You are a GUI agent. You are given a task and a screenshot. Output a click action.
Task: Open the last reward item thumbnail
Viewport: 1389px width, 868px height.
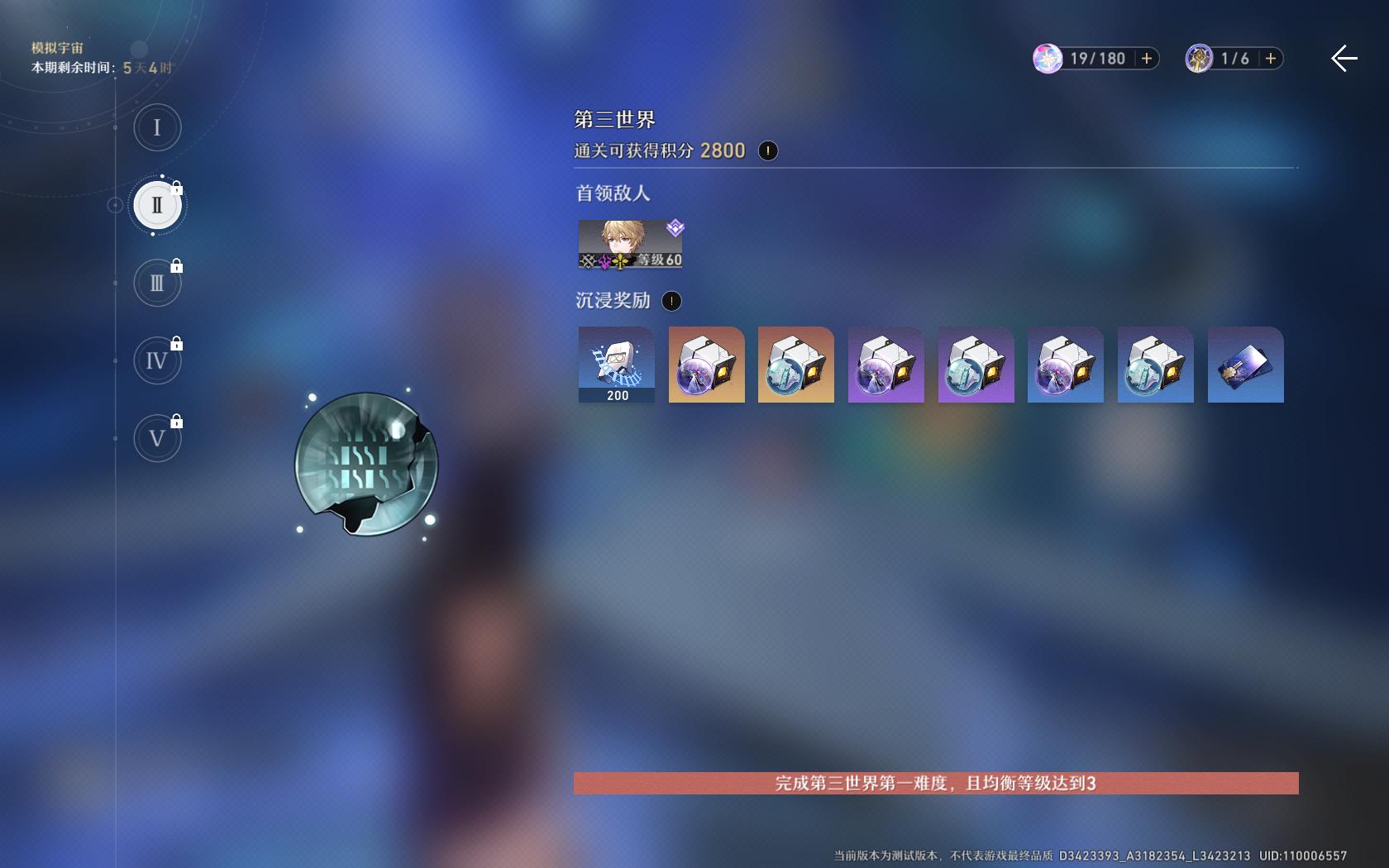pos(1245,364)
